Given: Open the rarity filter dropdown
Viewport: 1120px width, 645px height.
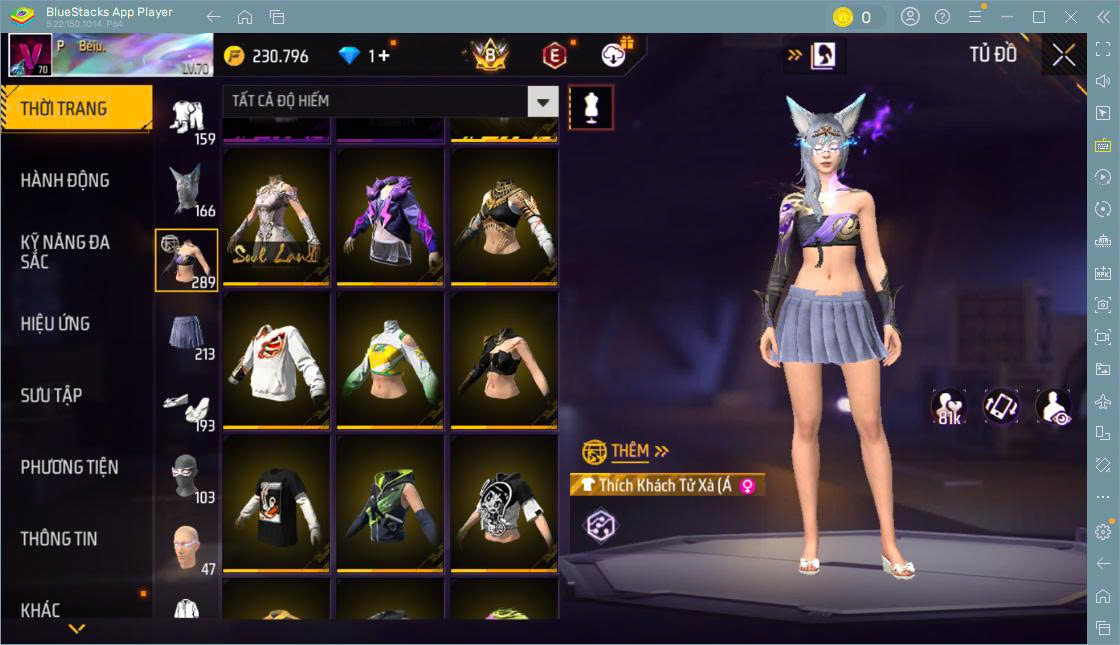Looking at the screenshot, I should pyautogui.click(x=543, y=101).
